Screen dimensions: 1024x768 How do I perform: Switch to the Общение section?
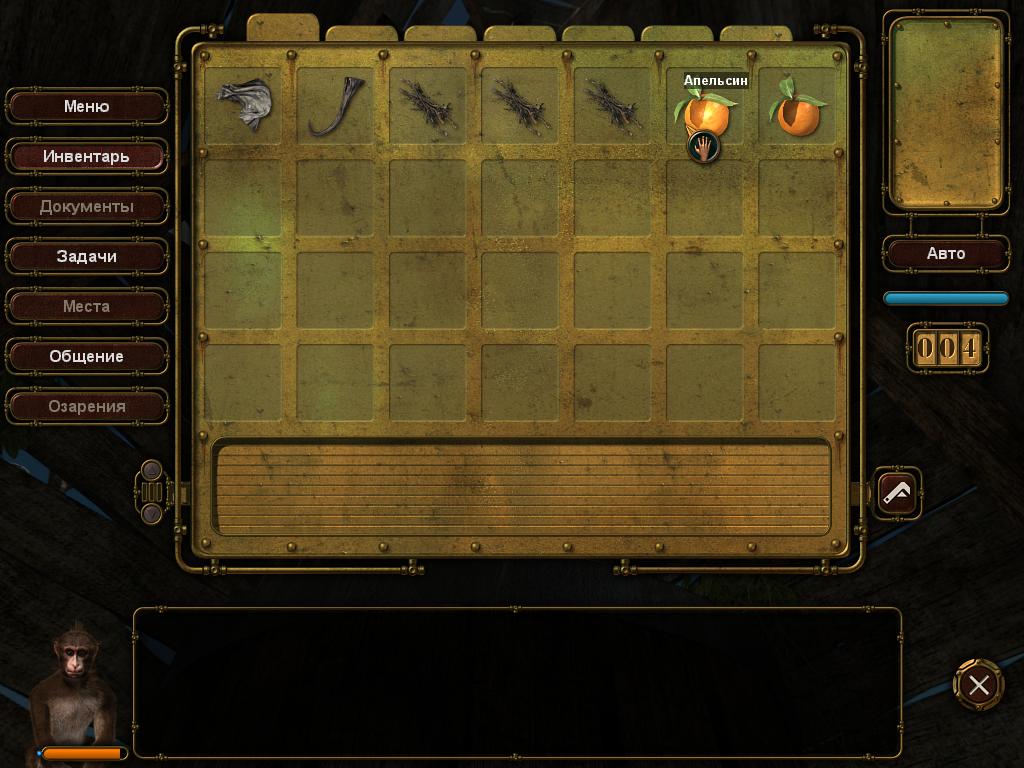pos(86,356)
